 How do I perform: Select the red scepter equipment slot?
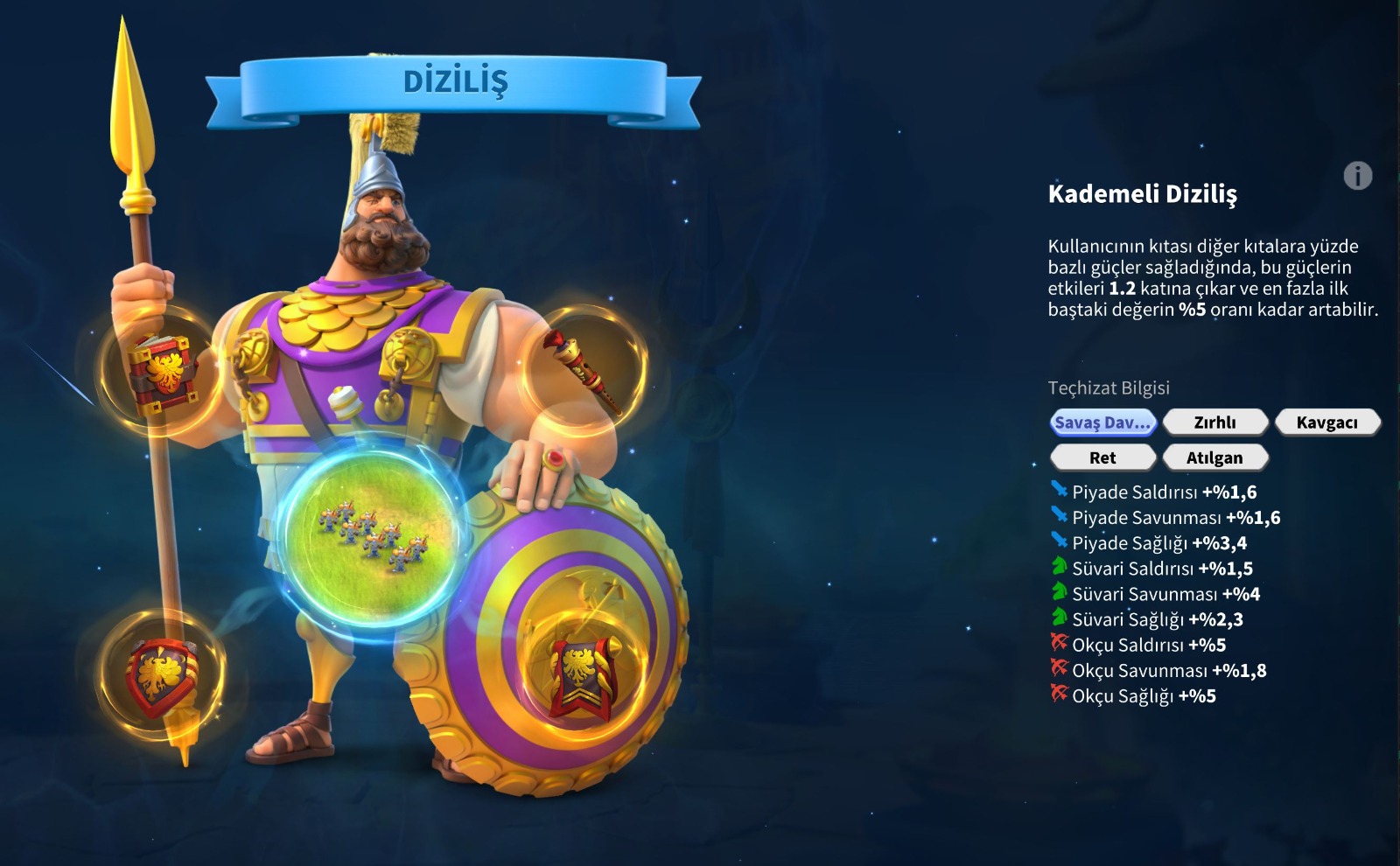[x=584, y=368]
